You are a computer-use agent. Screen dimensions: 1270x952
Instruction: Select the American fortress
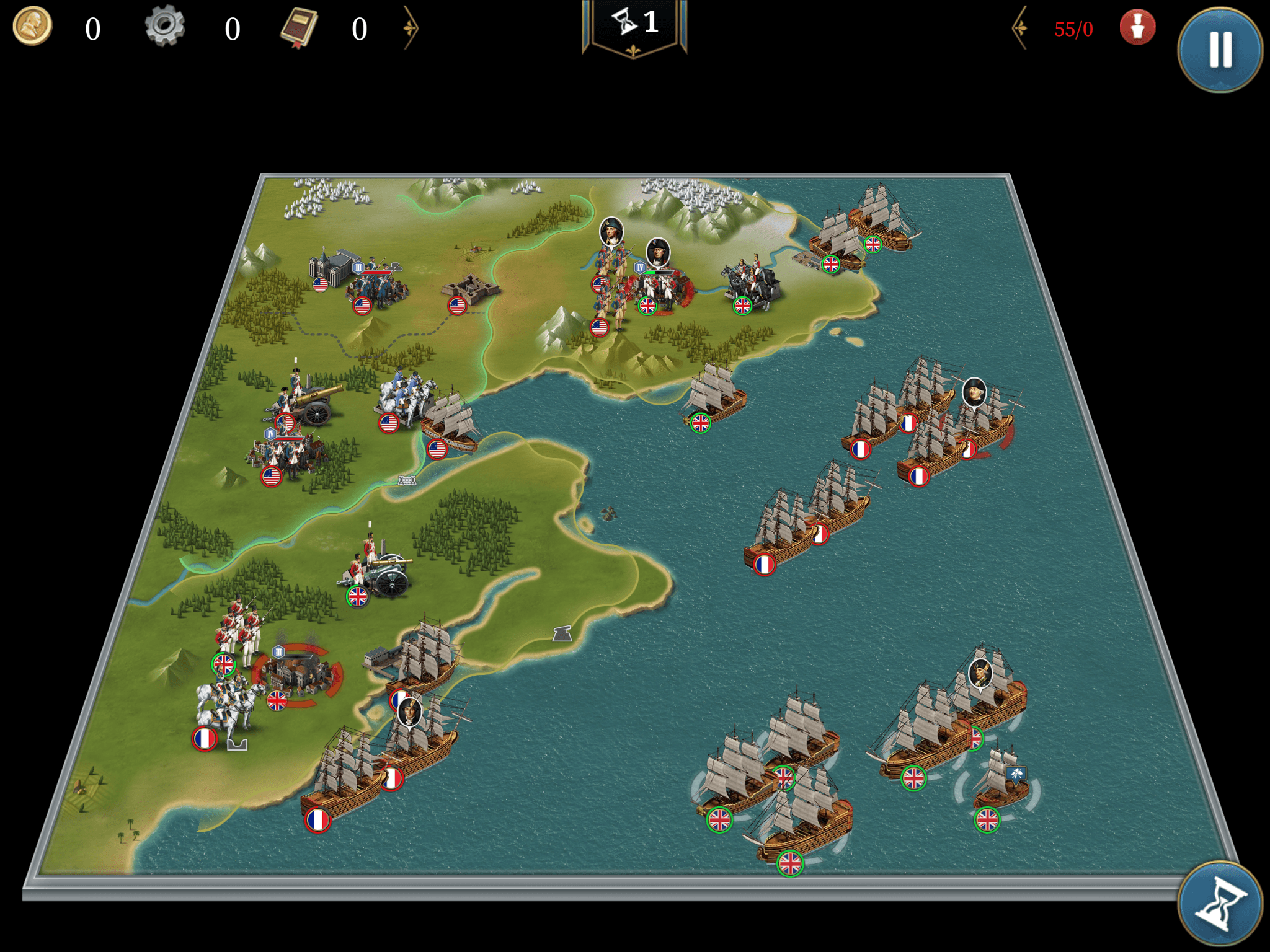coord(471,290)
